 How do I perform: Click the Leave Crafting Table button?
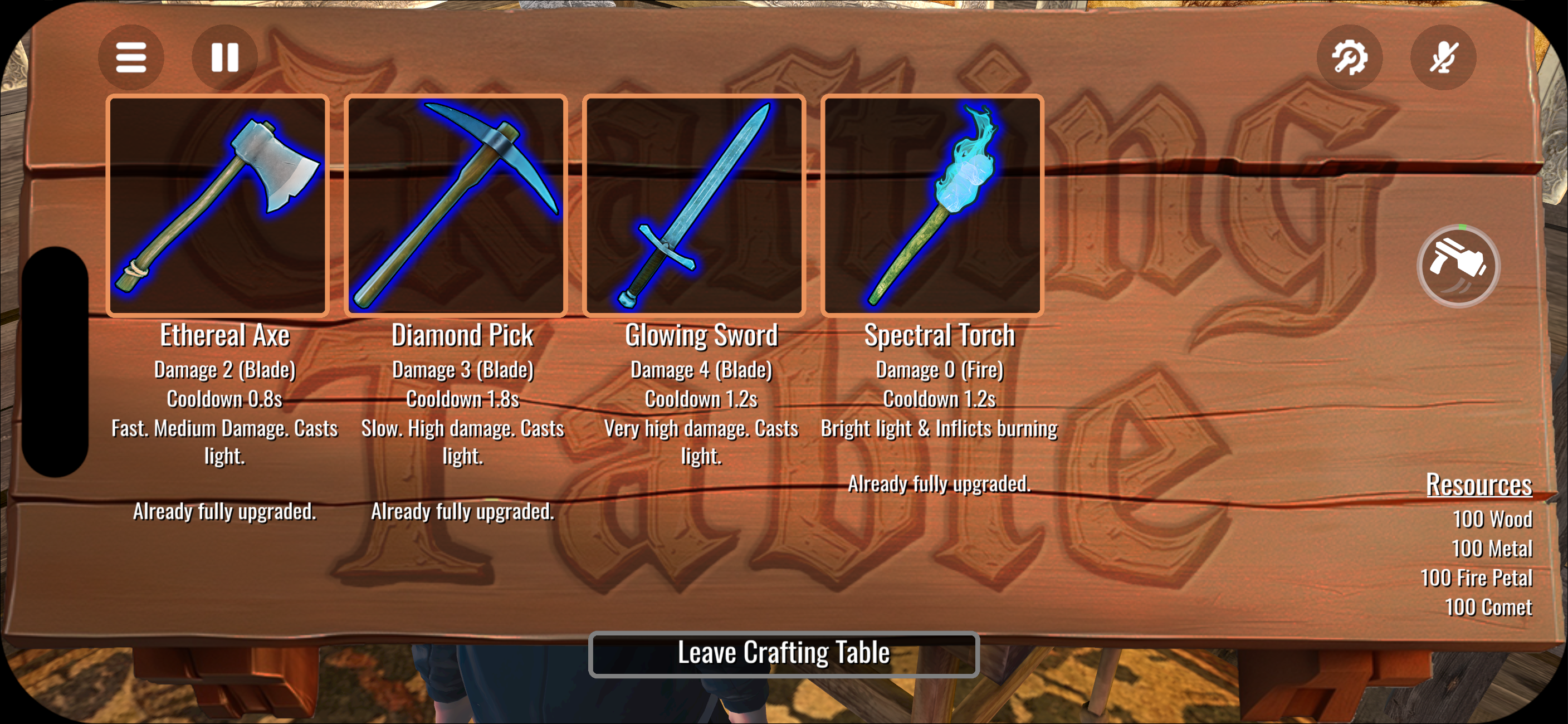(783, 654)
